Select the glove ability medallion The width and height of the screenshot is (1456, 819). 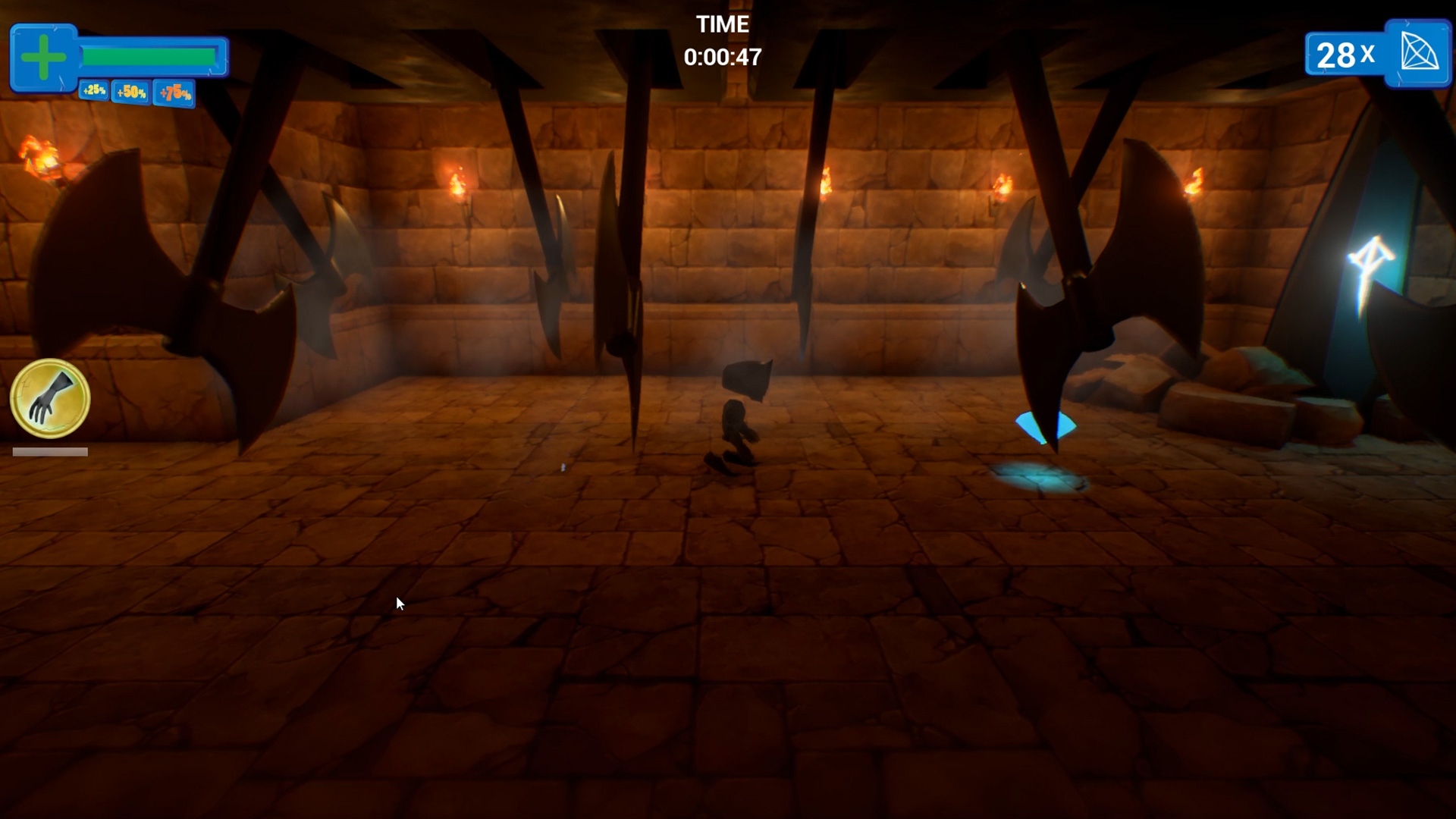click(x=49, y=400)
